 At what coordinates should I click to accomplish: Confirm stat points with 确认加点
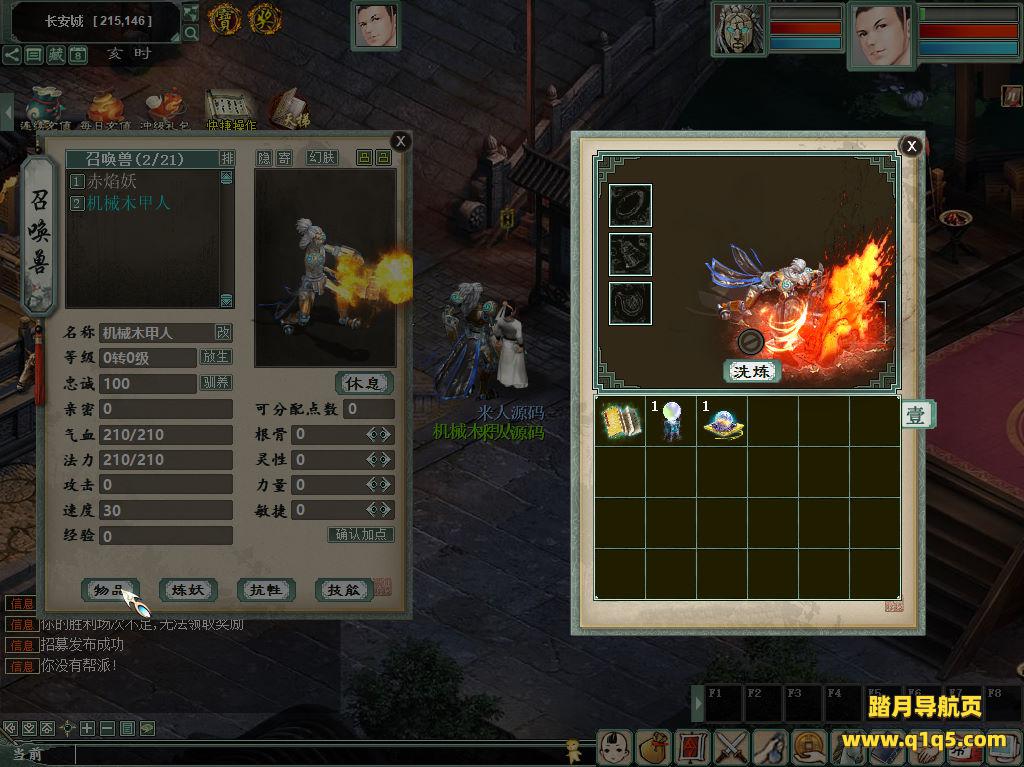360,535
